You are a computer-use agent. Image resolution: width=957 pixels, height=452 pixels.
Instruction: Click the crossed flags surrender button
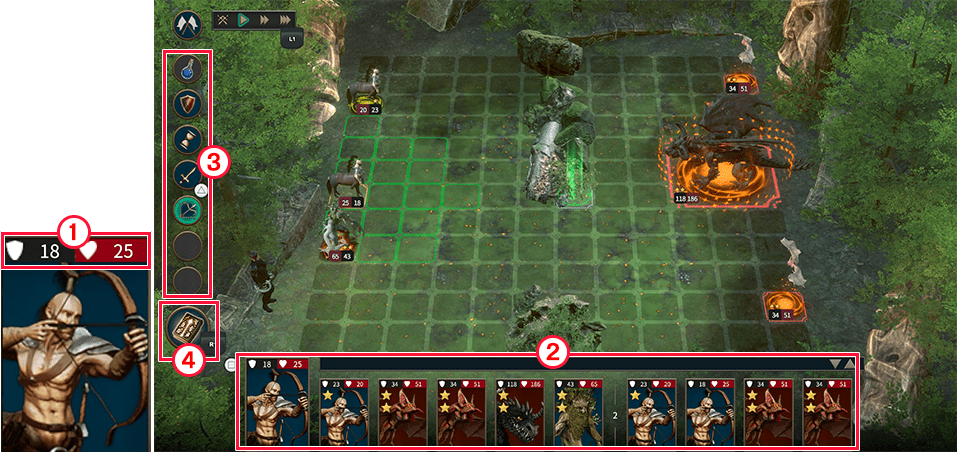pyautogui.click(x=187, y=23)
